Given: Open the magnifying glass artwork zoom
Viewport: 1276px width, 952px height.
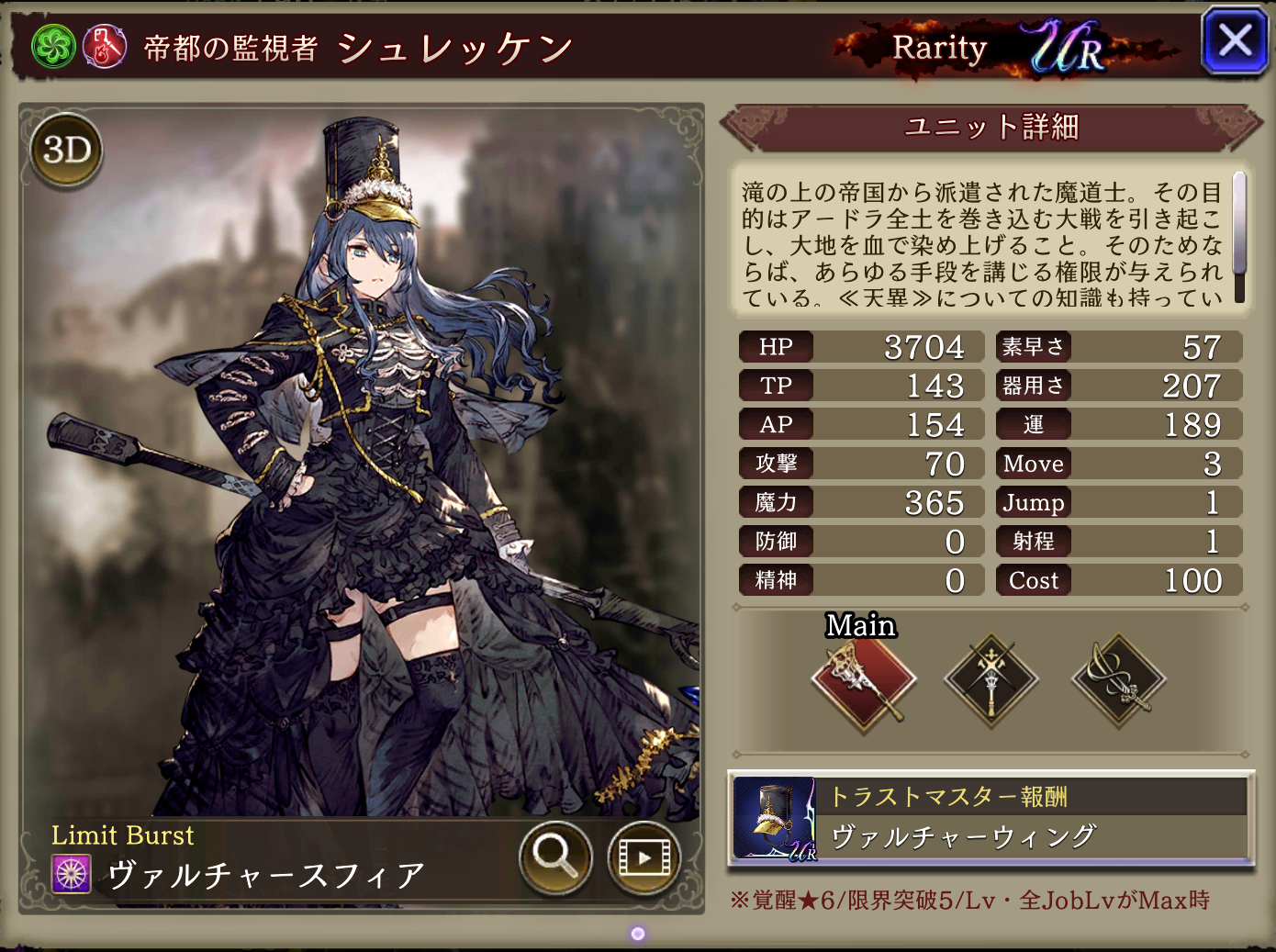Looking at the screenshot, I should click(554, 857).
